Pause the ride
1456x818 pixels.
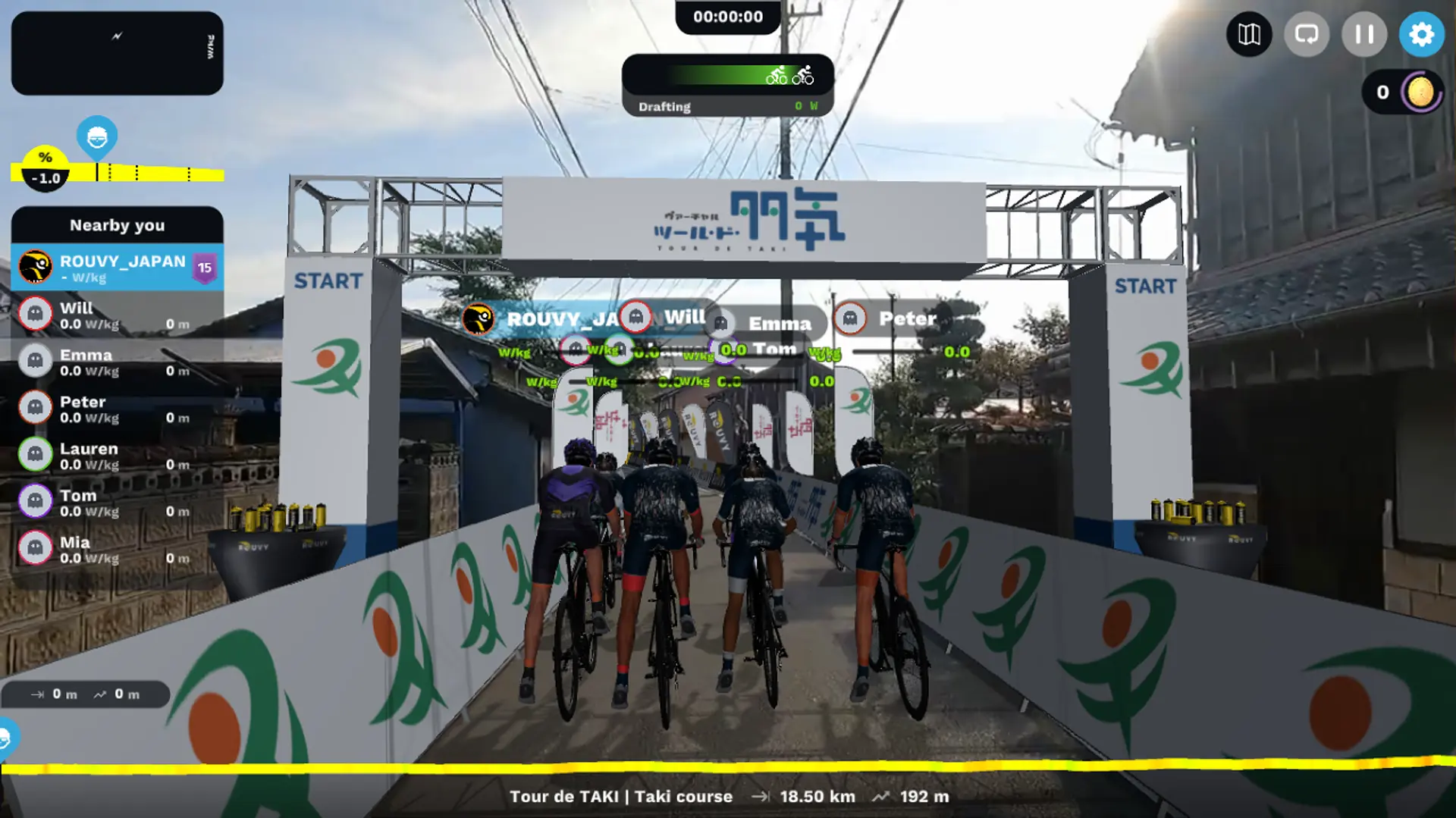pos(1363,34)
